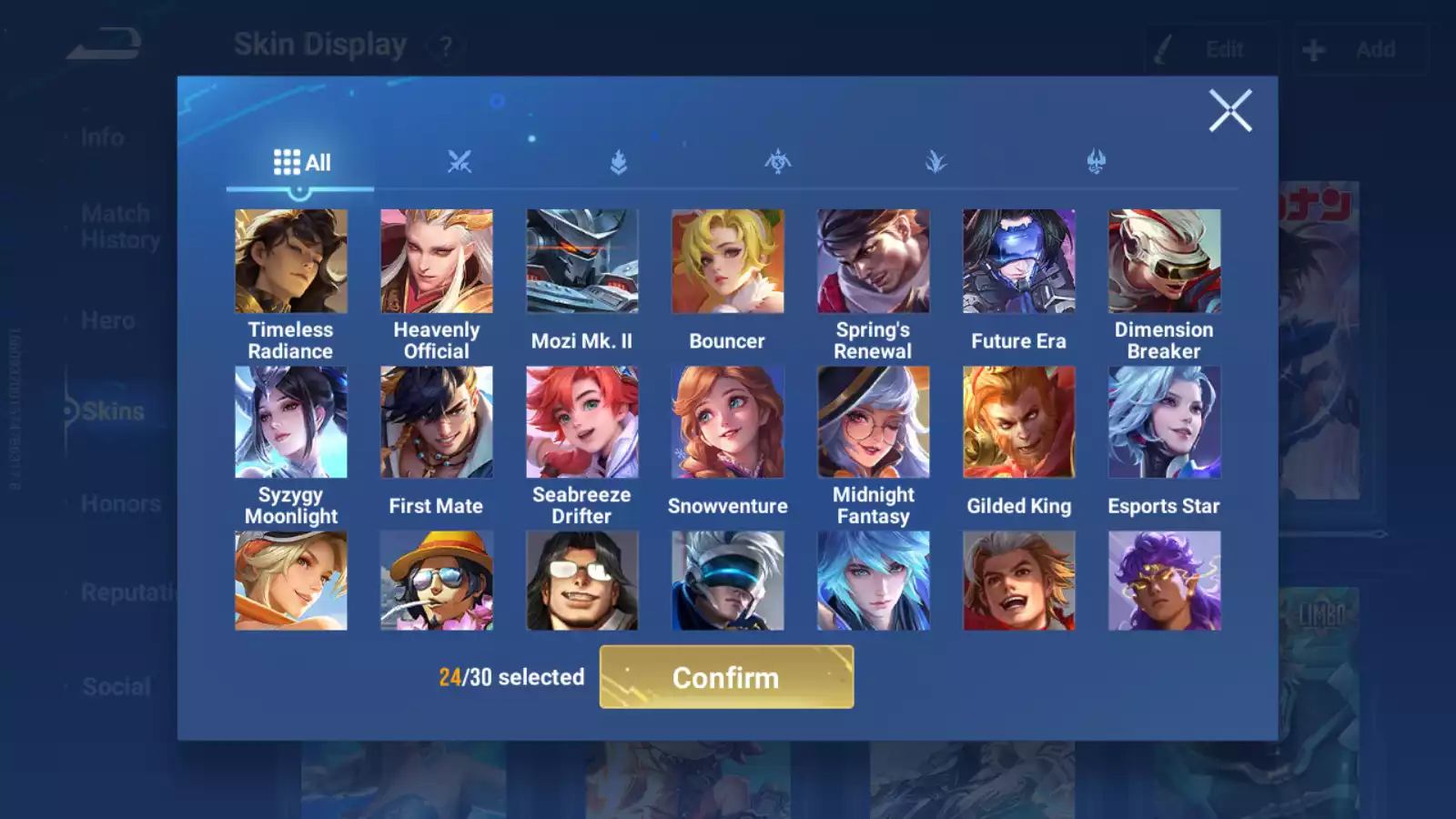The width and height of the screenshot is (1456, 819).
Task: Confirm the skin selection
Action: coord(726,677)
